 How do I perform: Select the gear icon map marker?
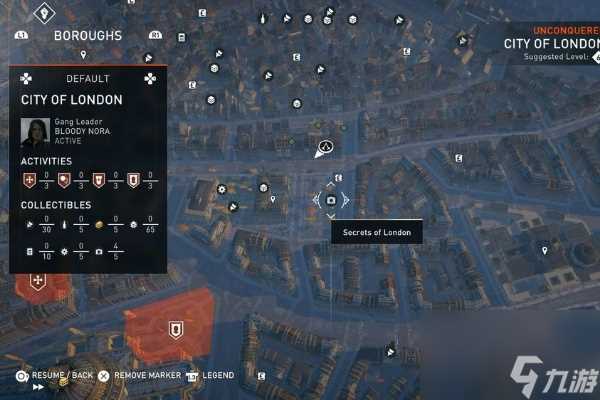[222, 188]
